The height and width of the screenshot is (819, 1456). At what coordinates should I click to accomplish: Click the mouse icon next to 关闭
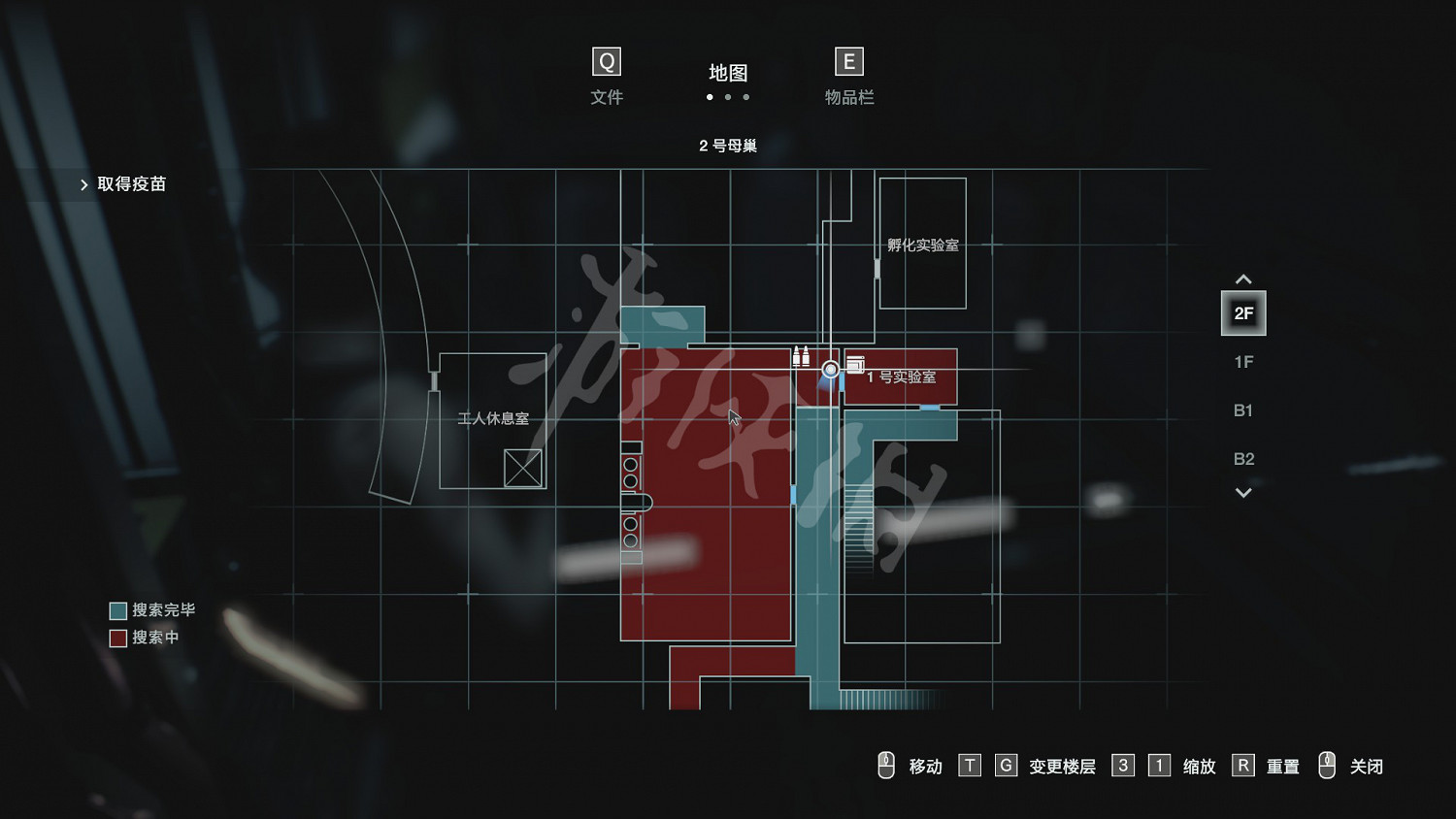(x=1328, y=766)
